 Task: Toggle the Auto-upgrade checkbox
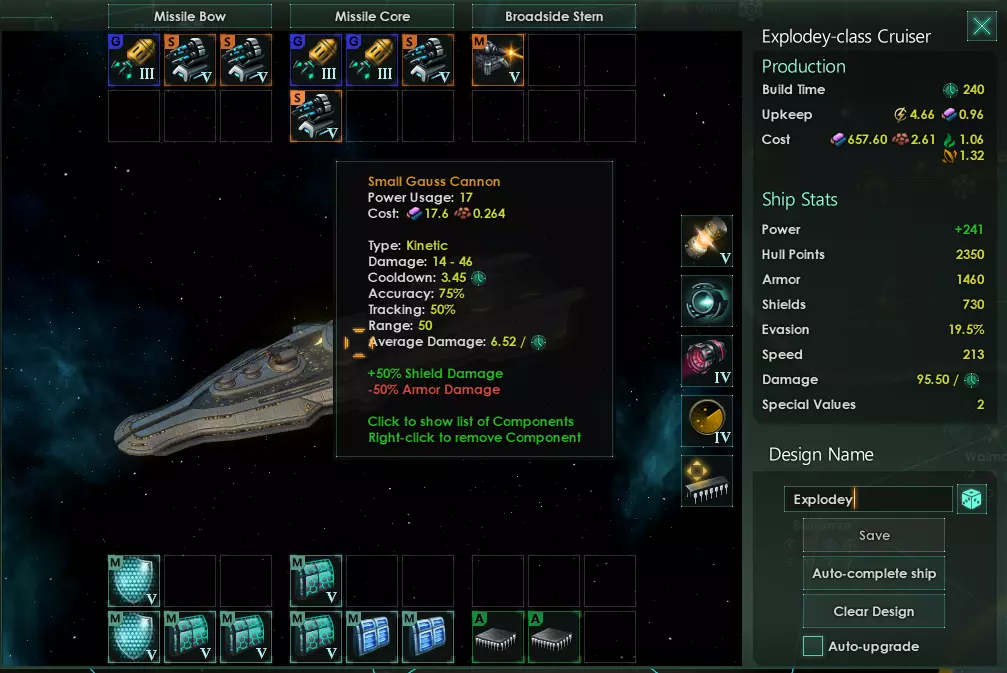tap(814, 646)
